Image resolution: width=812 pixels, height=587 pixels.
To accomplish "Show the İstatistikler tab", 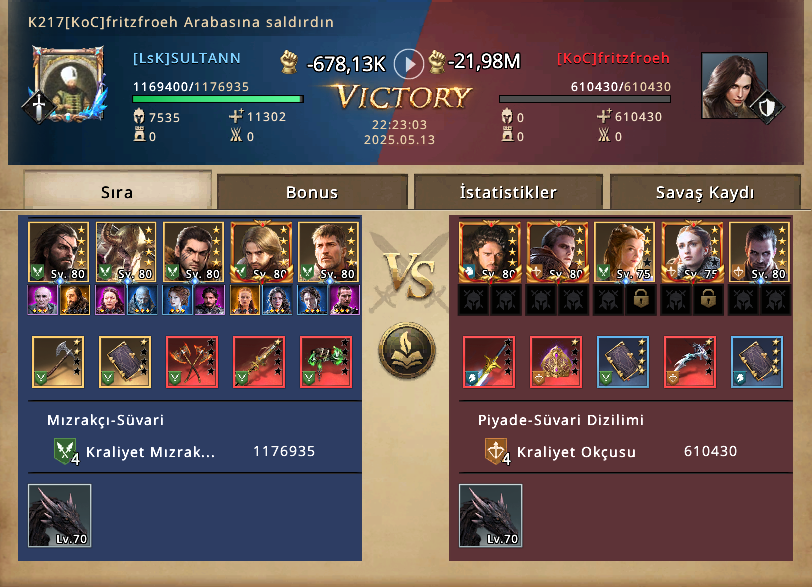I will point(508,192).
